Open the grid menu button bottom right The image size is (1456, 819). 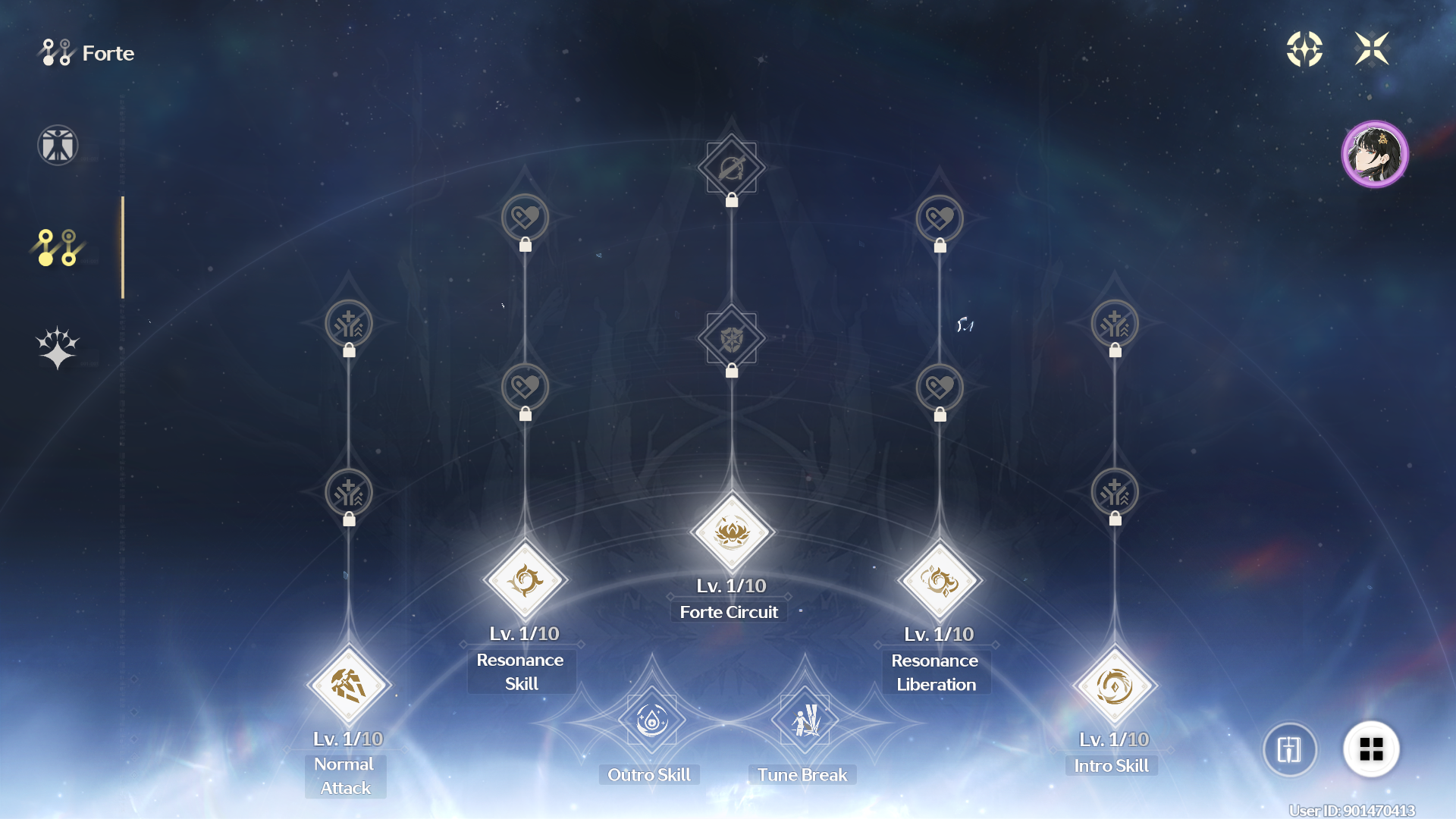1372,748
